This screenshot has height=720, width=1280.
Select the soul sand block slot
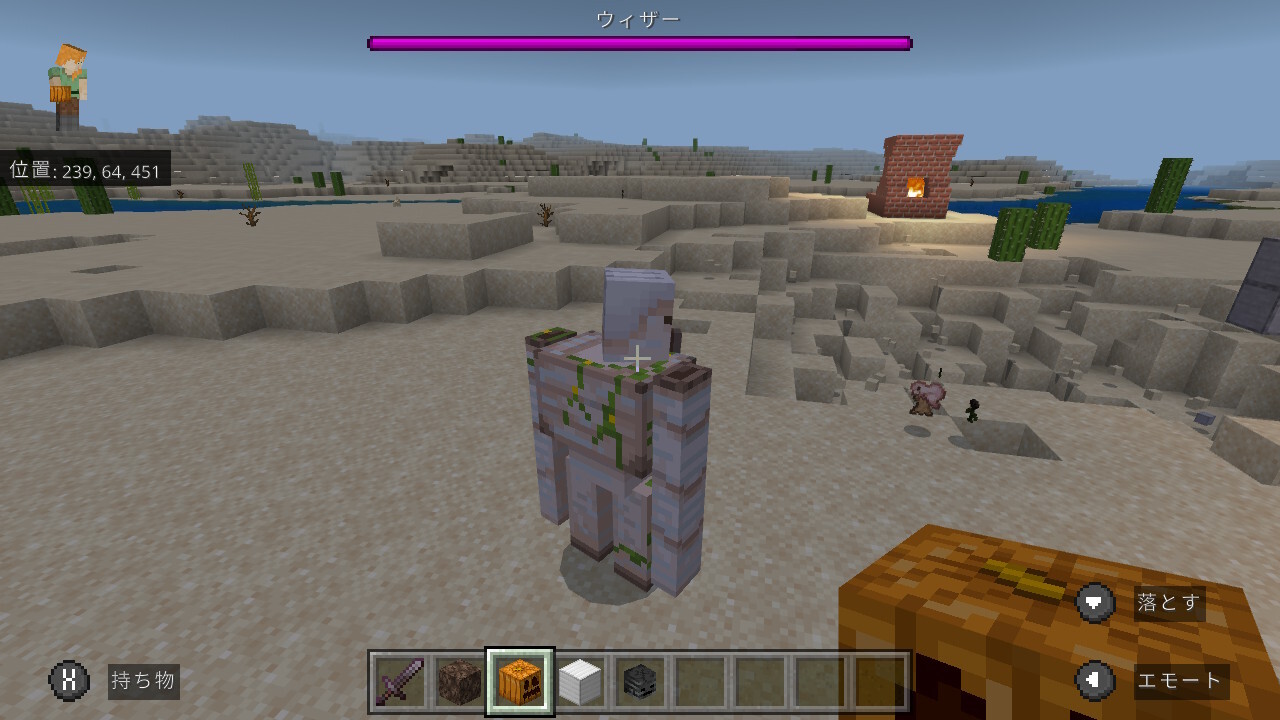[x=460, y=682]
